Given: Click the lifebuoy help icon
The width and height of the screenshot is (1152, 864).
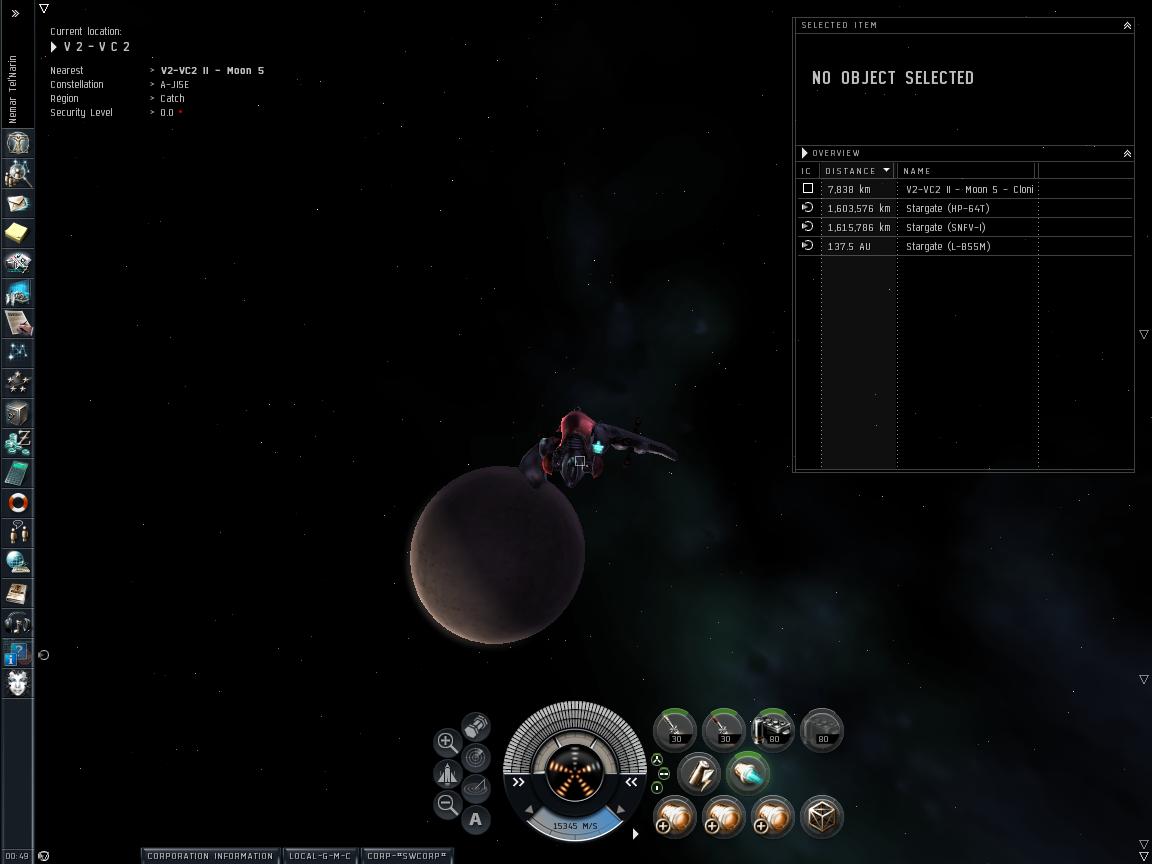Looking at the screenshot, I should coord(18,503).
